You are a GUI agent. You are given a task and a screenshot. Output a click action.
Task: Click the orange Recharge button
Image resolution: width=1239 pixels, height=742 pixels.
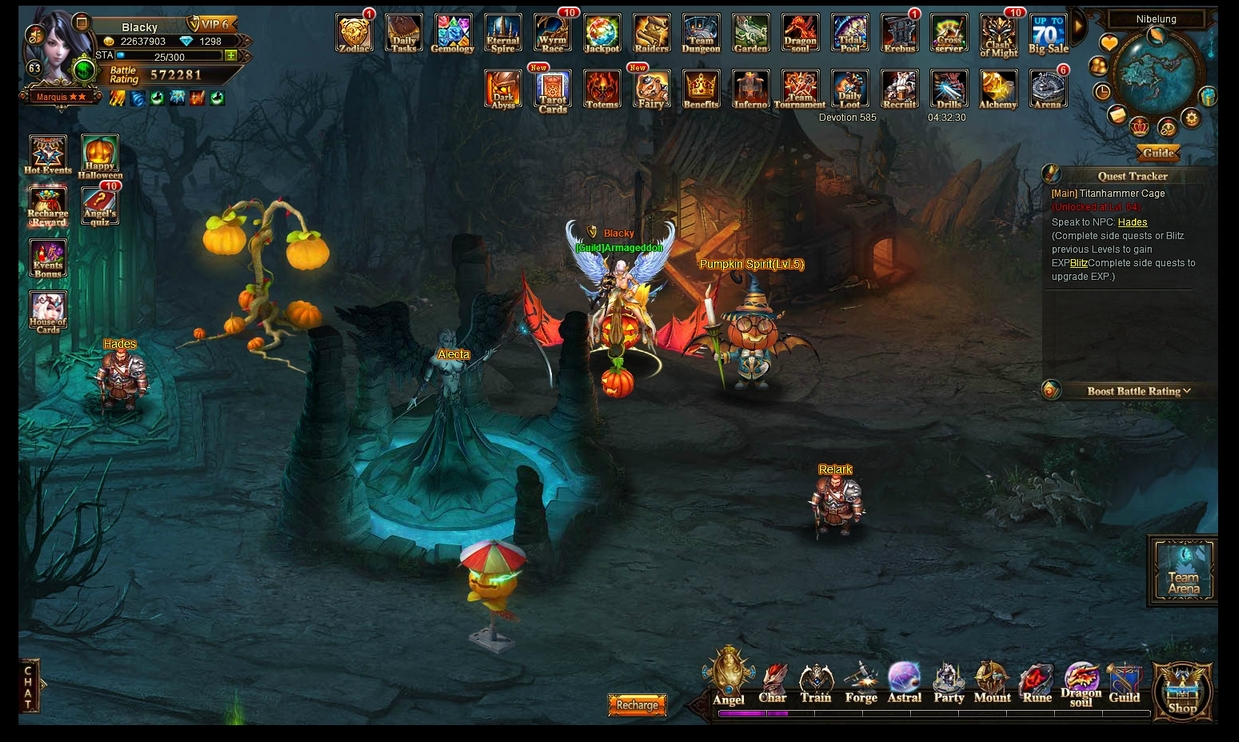[x=637, y=705]
